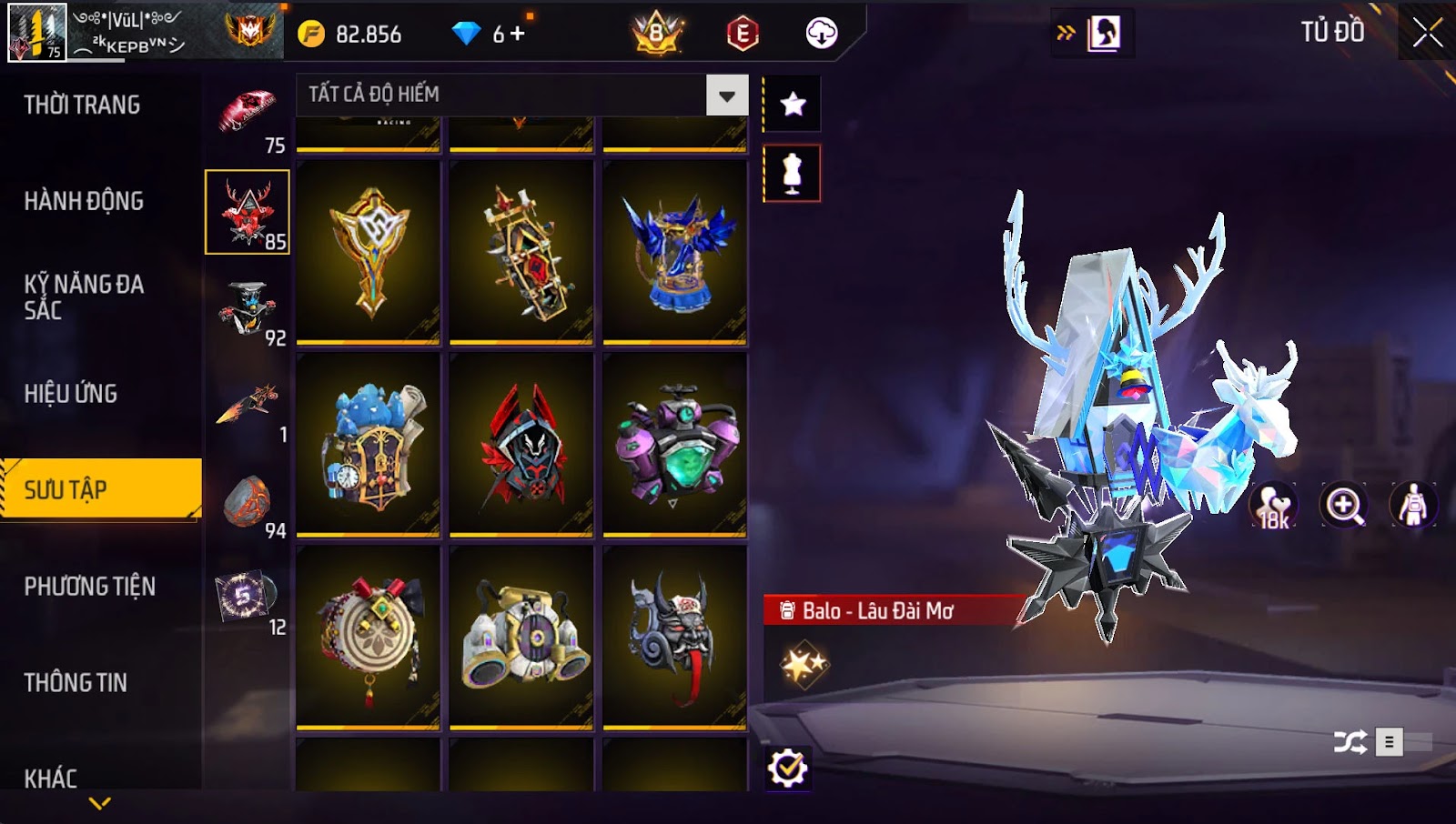Open the pet subcategory with 92 items
The image size is (1456, 824).
click(248, 309)
